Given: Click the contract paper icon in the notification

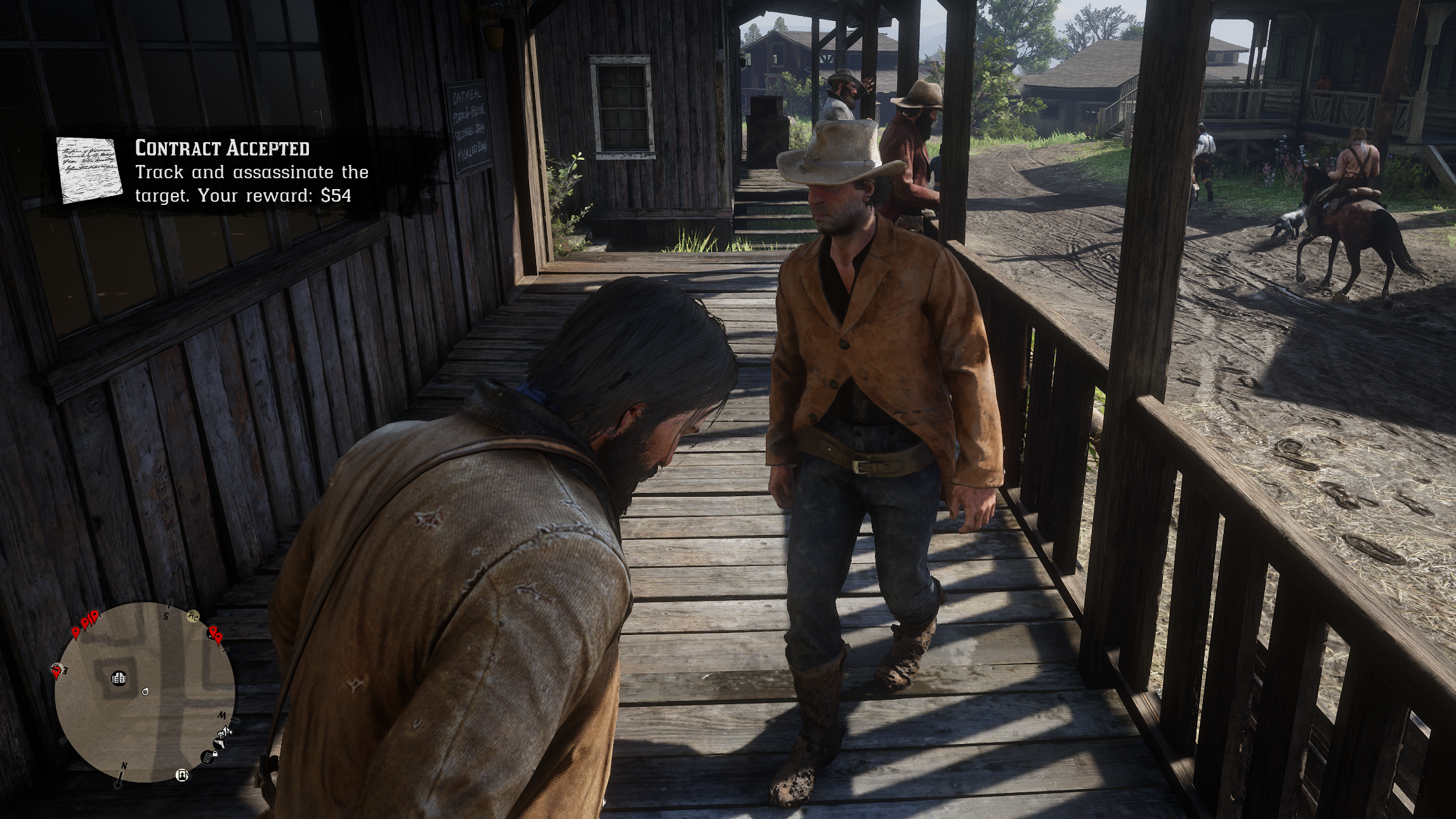Looking at the screenshot, I should pos(89,169).
